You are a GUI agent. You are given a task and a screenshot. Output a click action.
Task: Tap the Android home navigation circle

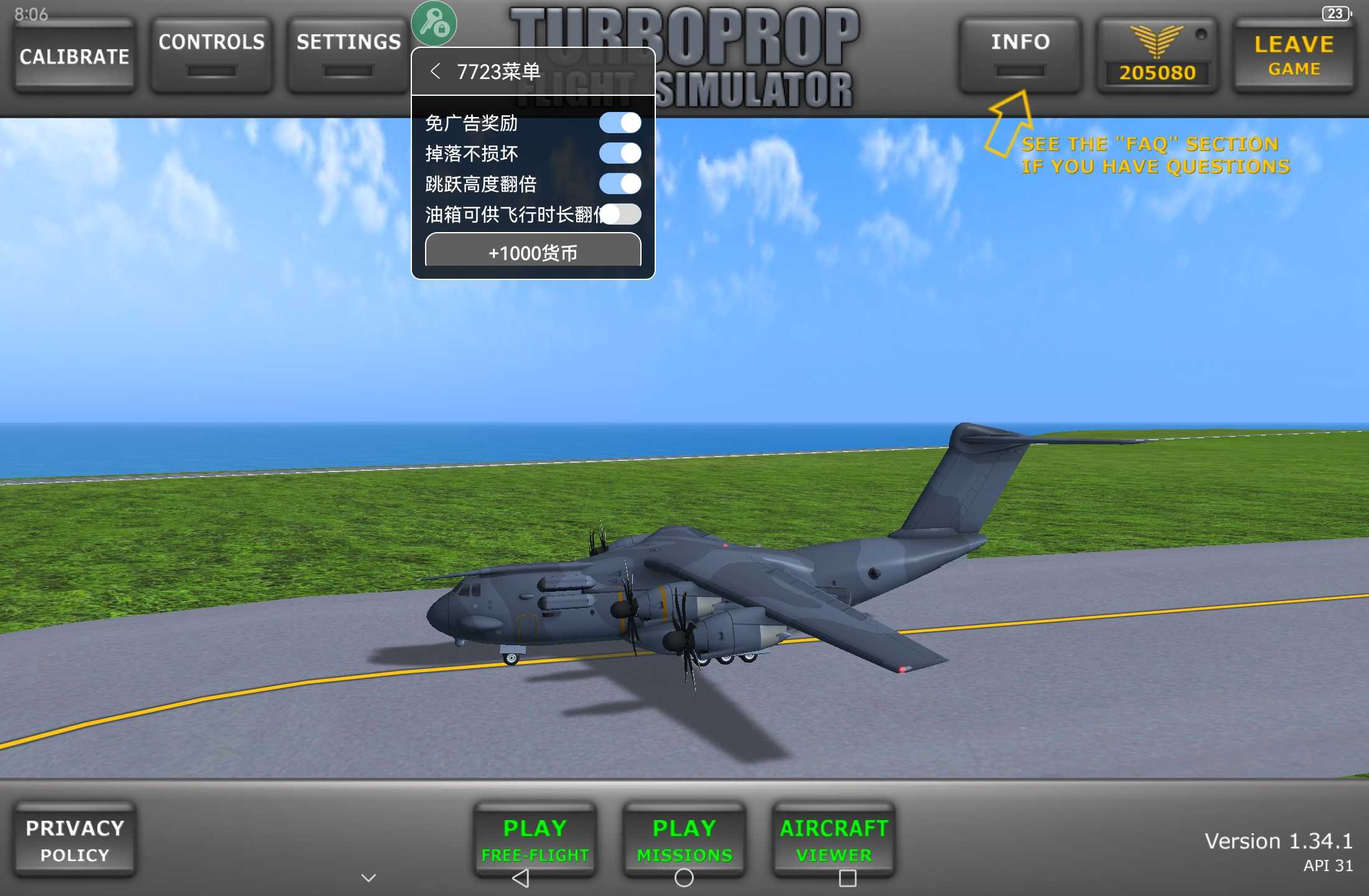[x=684, y=878]
